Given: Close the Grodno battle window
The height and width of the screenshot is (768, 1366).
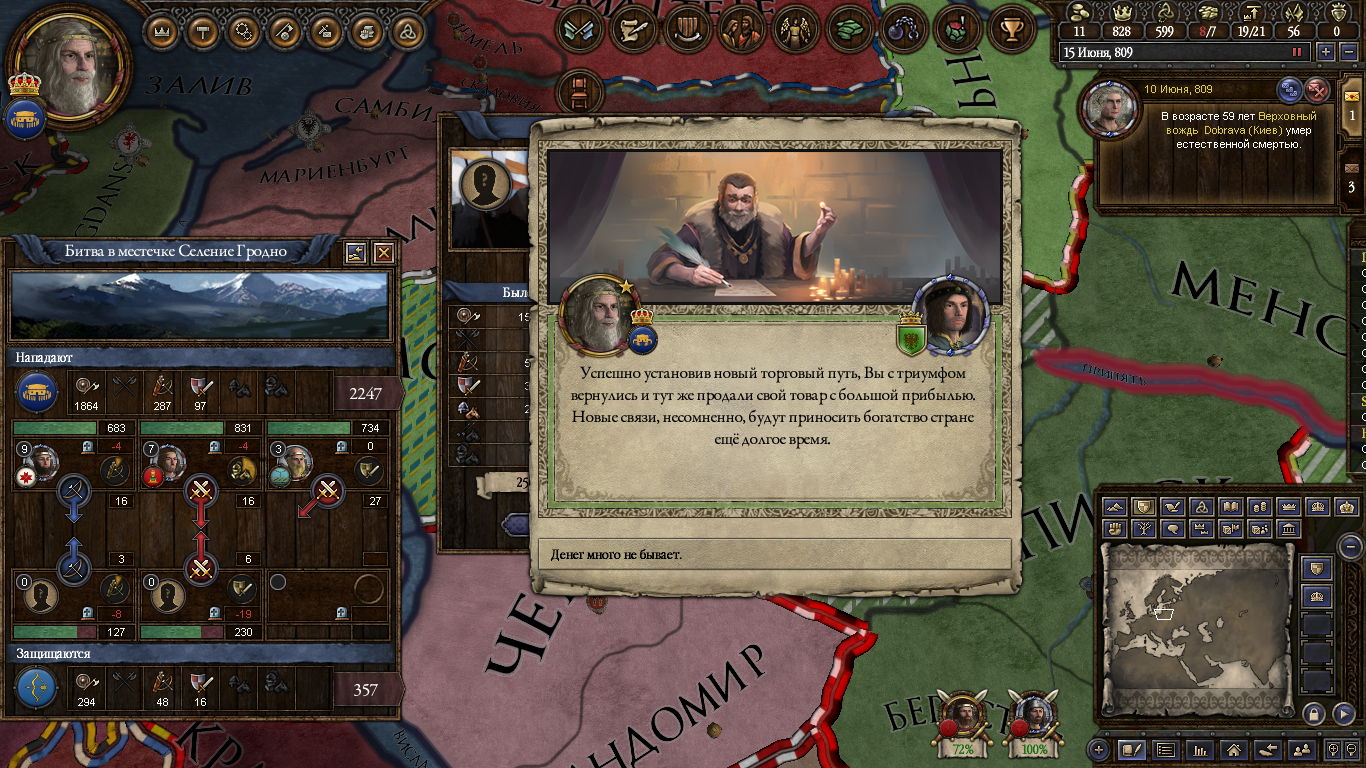Looking at the screenshot, I should coord(383,253).
